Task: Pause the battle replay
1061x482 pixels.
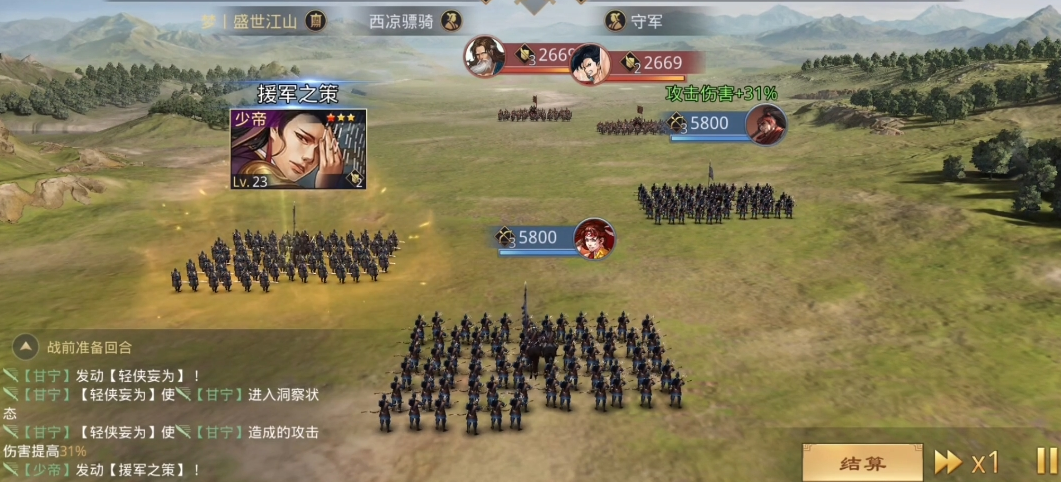Action: point(1045,461)
